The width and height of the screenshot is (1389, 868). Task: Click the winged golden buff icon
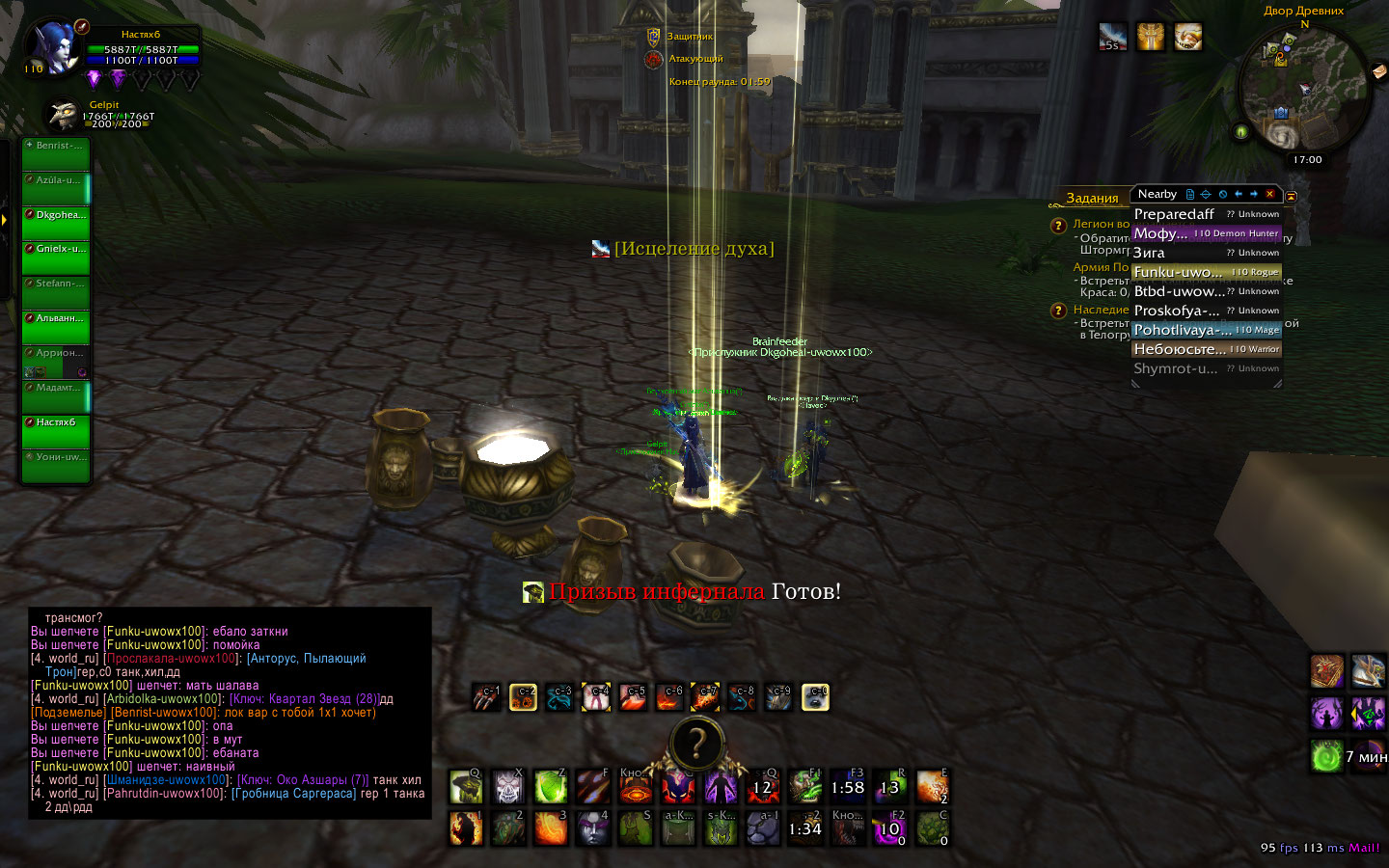[x=1151, y=38]
